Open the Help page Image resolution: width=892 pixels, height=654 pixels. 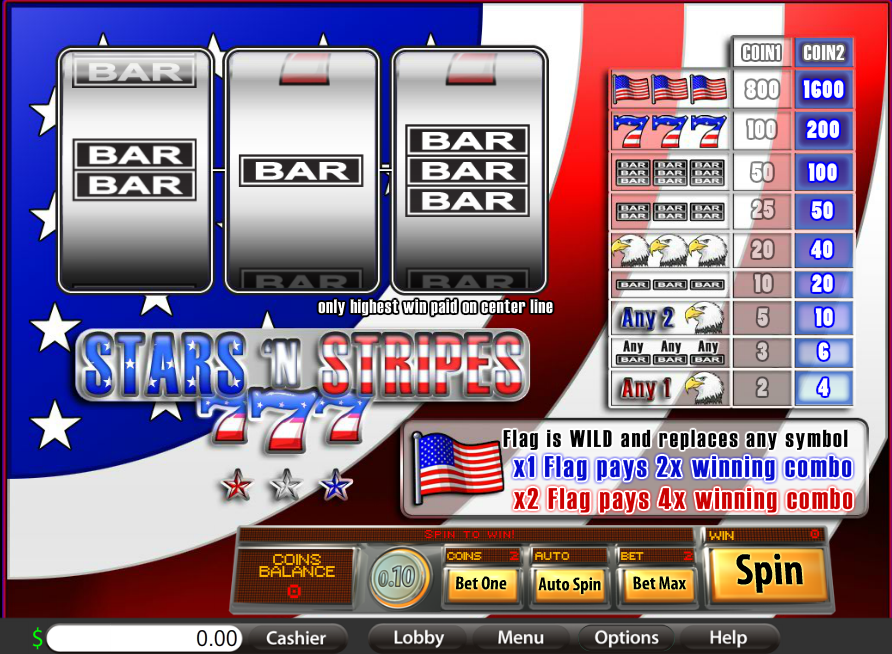point(727,638)
